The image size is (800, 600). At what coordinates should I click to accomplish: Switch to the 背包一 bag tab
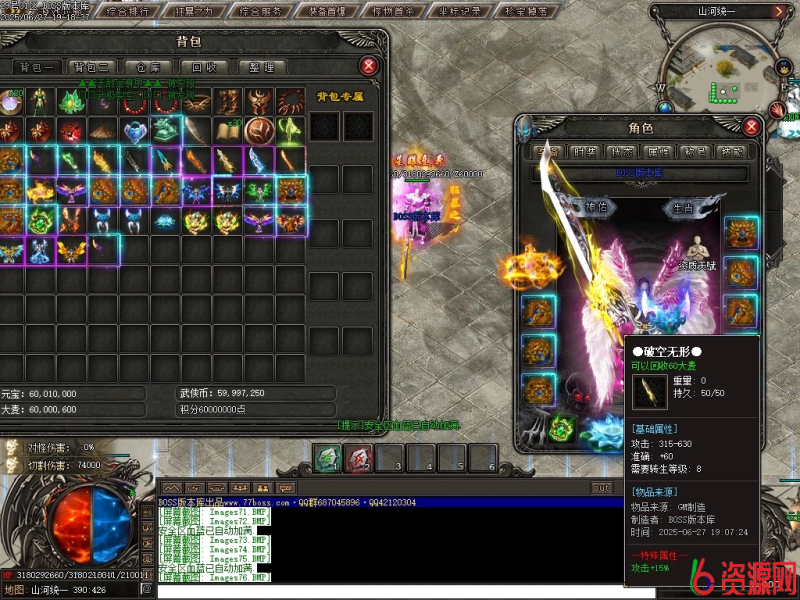tap(37, 67)
